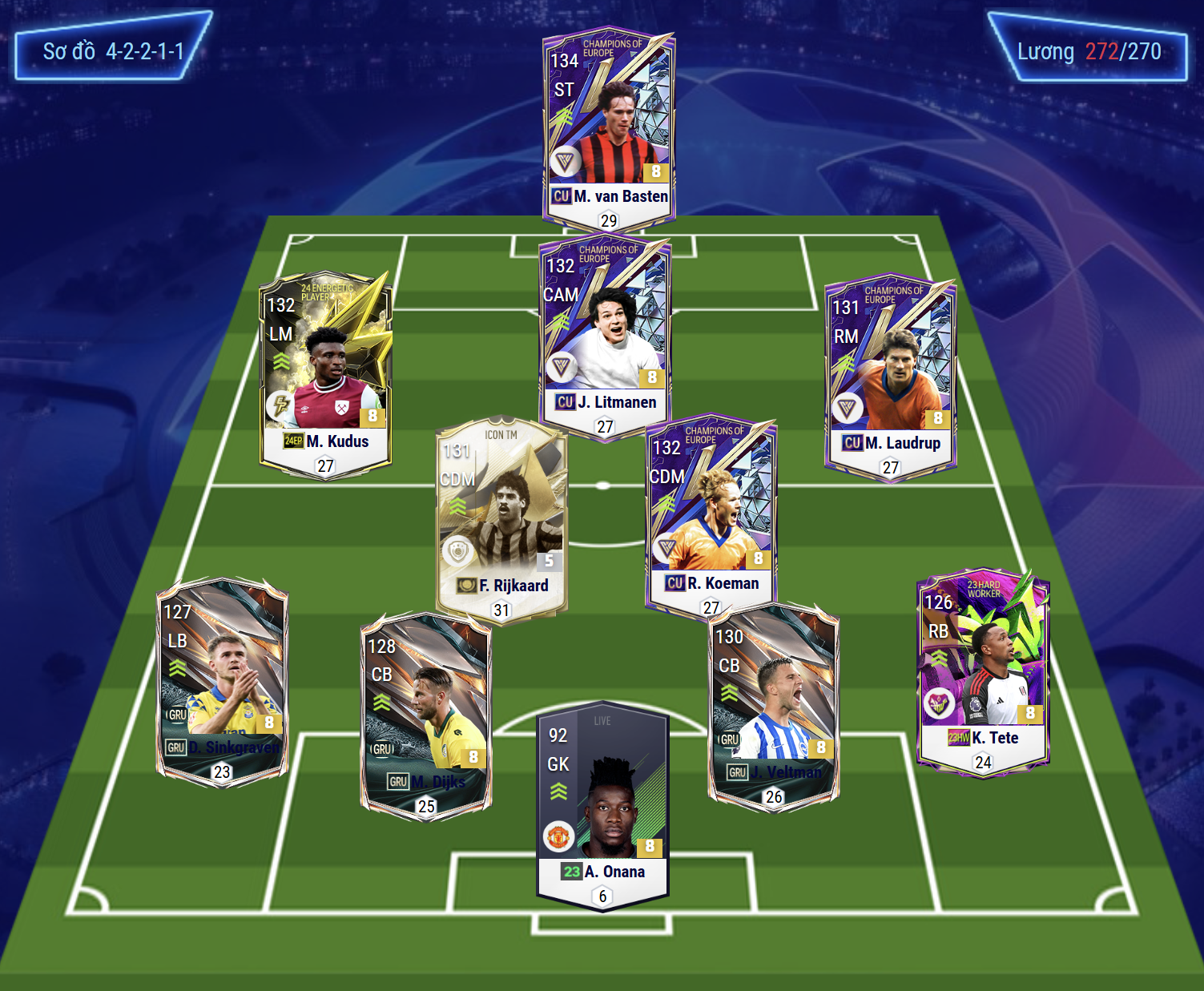Open the 4-2-2-1-1 formation selector
1204x991 pixels.
pos(113,51)
